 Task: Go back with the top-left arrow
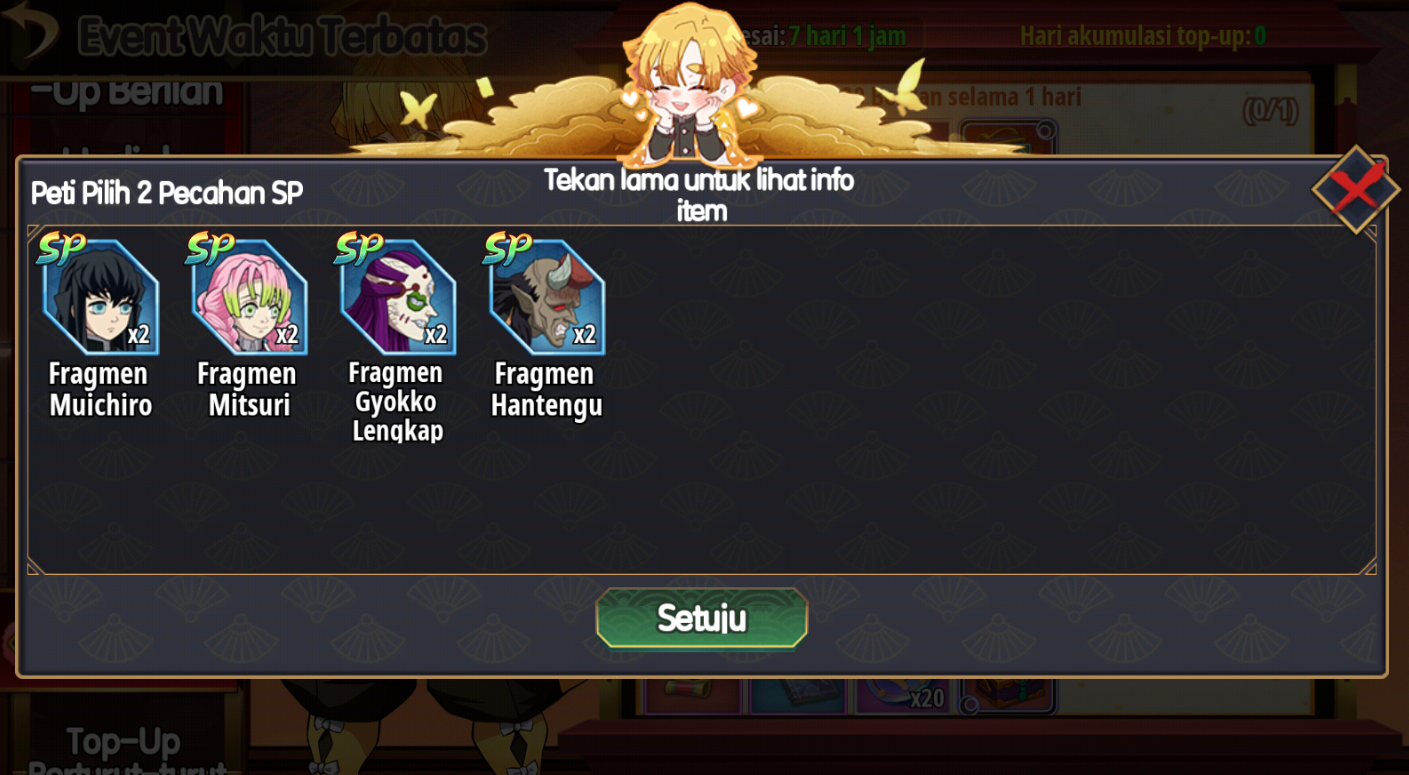point(30,32)
